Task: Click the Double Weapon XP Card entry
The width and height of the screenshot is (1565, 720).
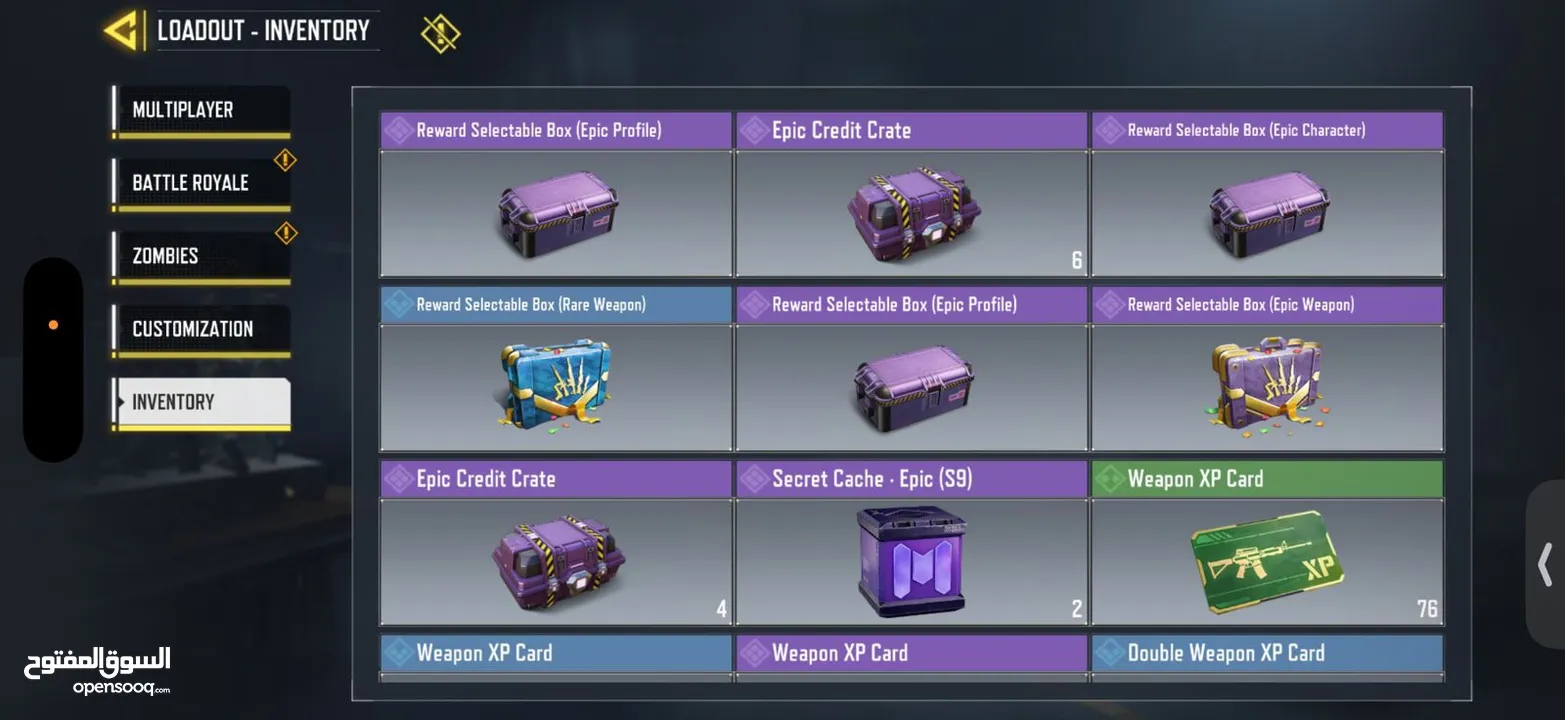Action: (1267, 651)
